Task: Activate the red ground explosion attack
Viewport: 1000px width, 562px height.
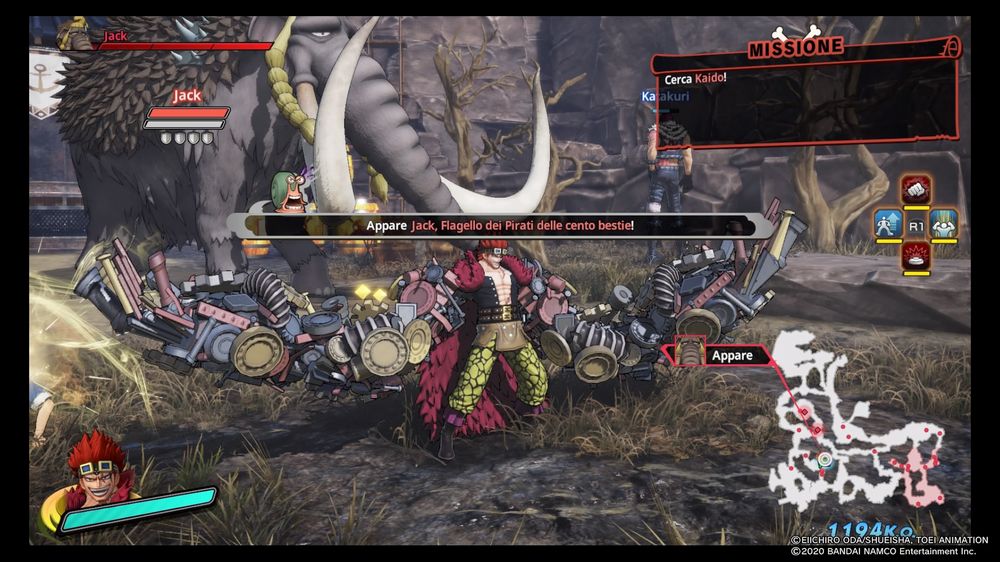Action: point(916,258)
